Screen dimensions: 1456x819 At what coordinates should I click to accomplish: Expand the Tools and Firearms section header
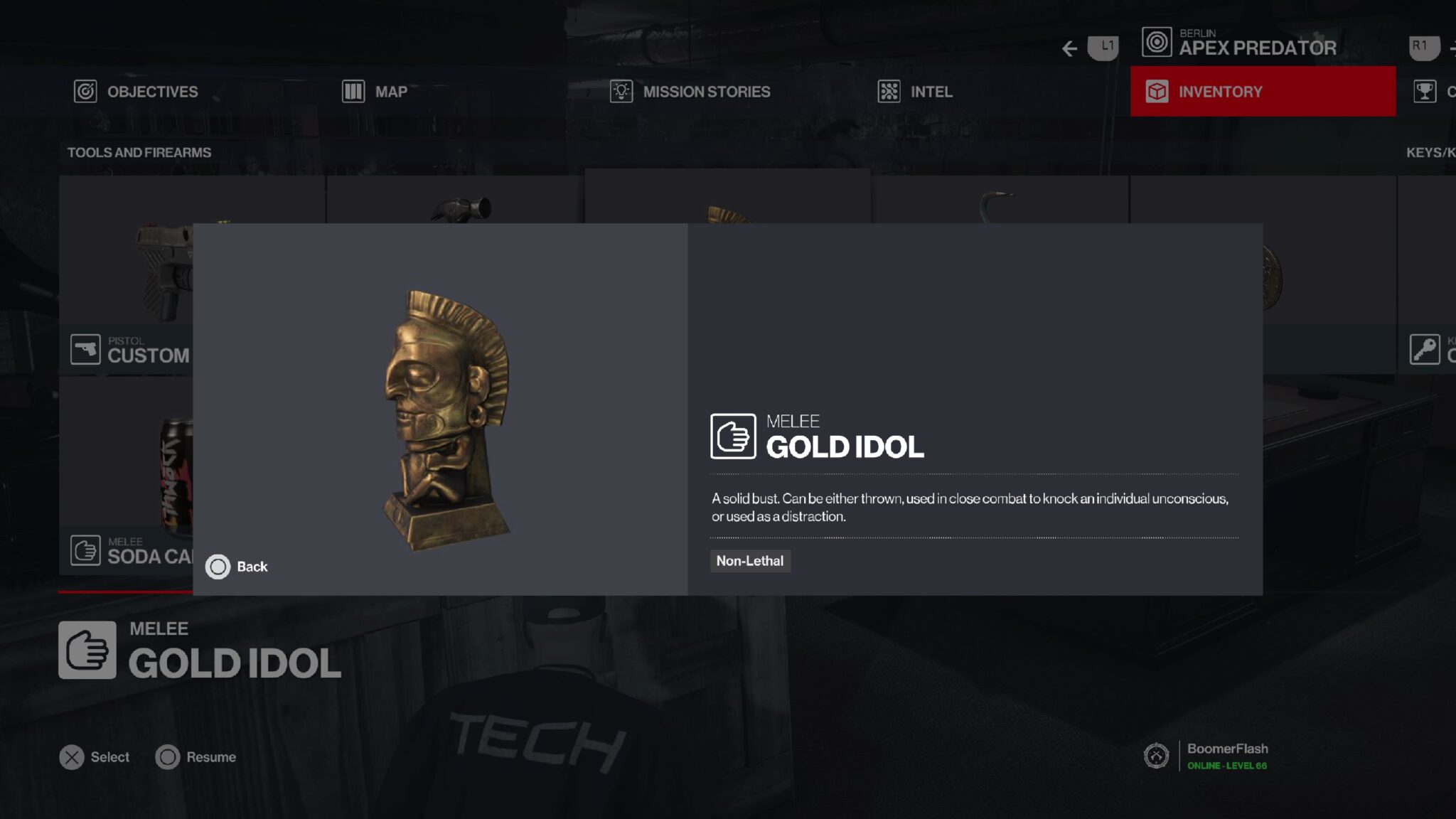(139, 152)
